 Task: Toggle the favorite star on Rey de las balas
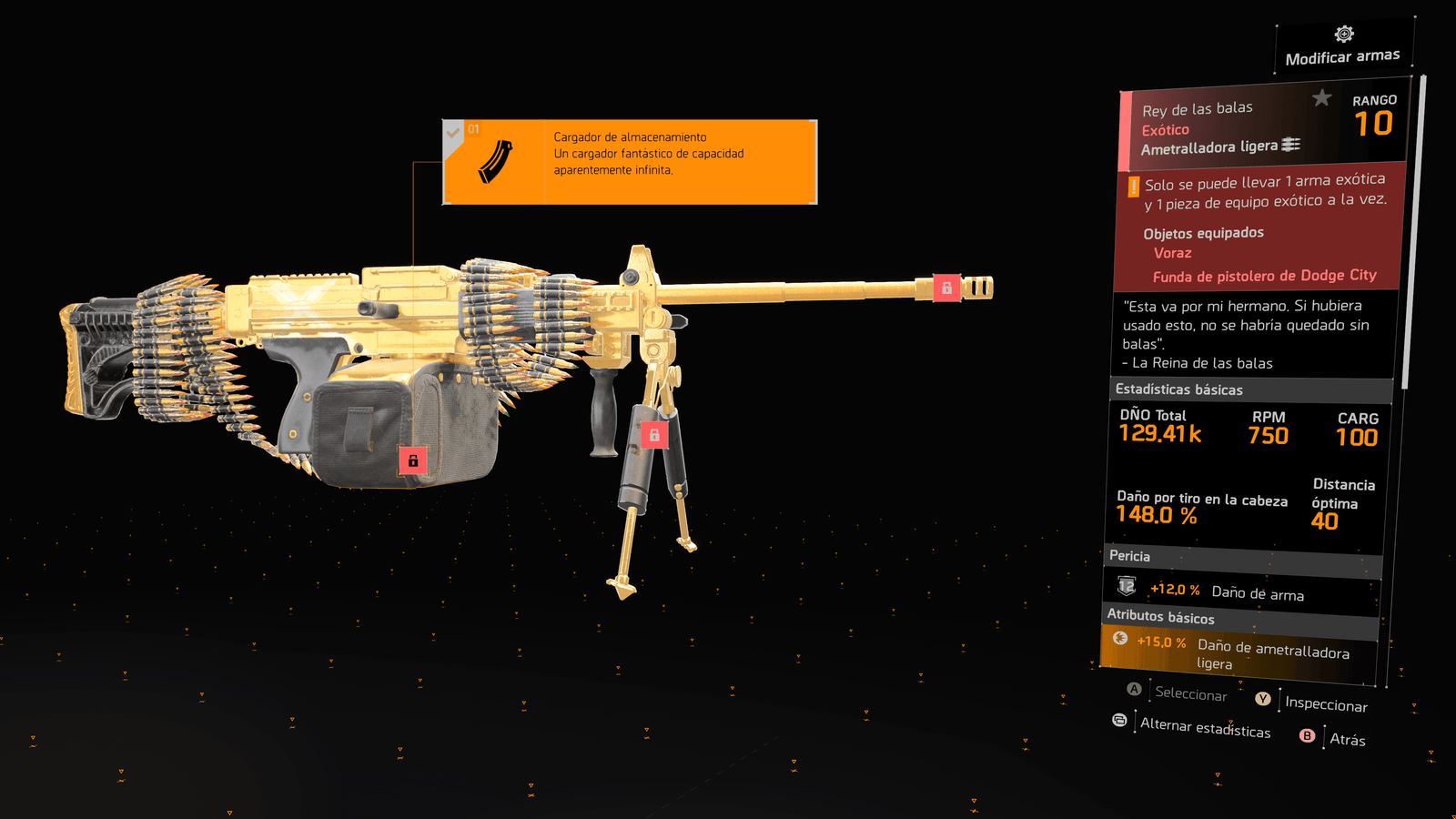(1321, 97)
